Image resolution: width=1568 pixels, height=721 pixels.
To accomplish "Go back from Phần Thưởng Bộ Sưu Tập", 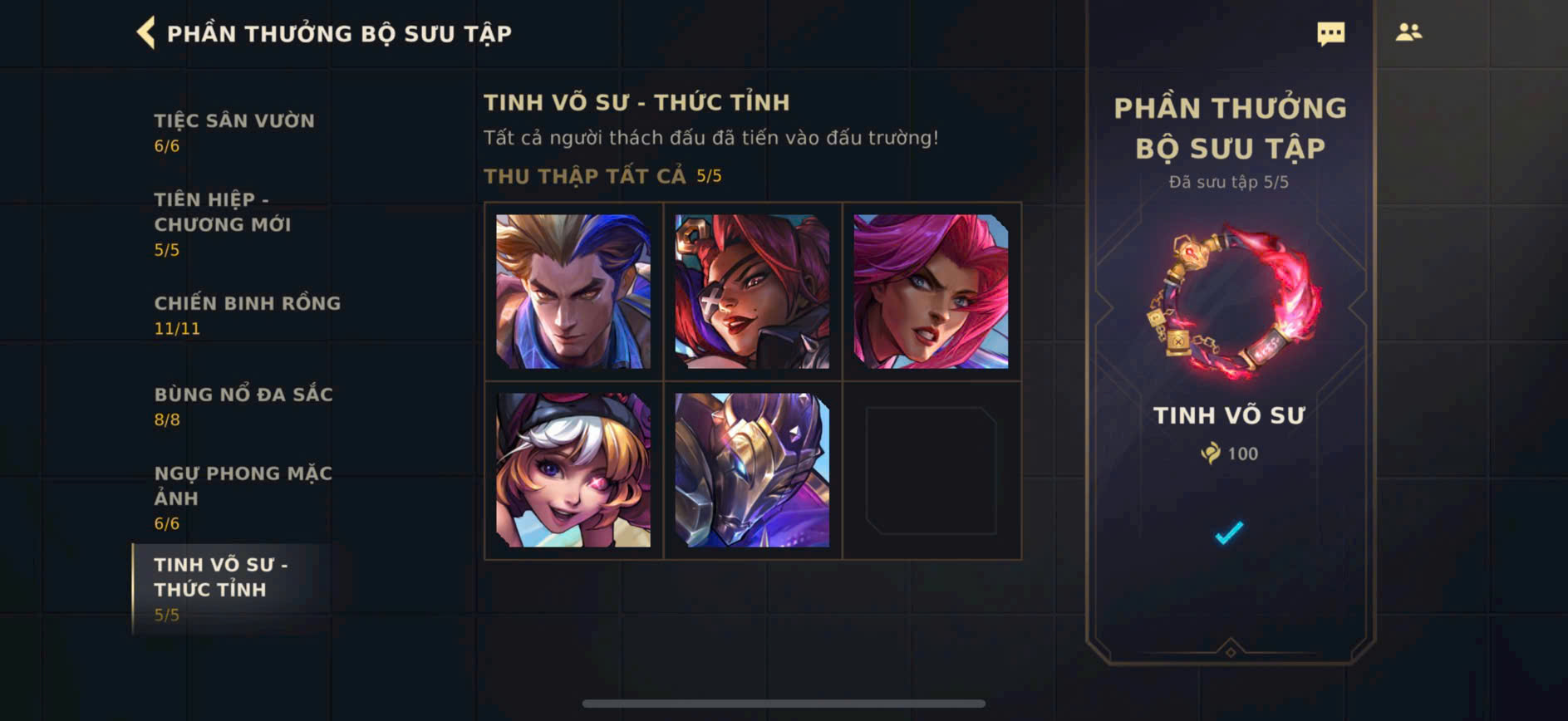I will [146, 33].
